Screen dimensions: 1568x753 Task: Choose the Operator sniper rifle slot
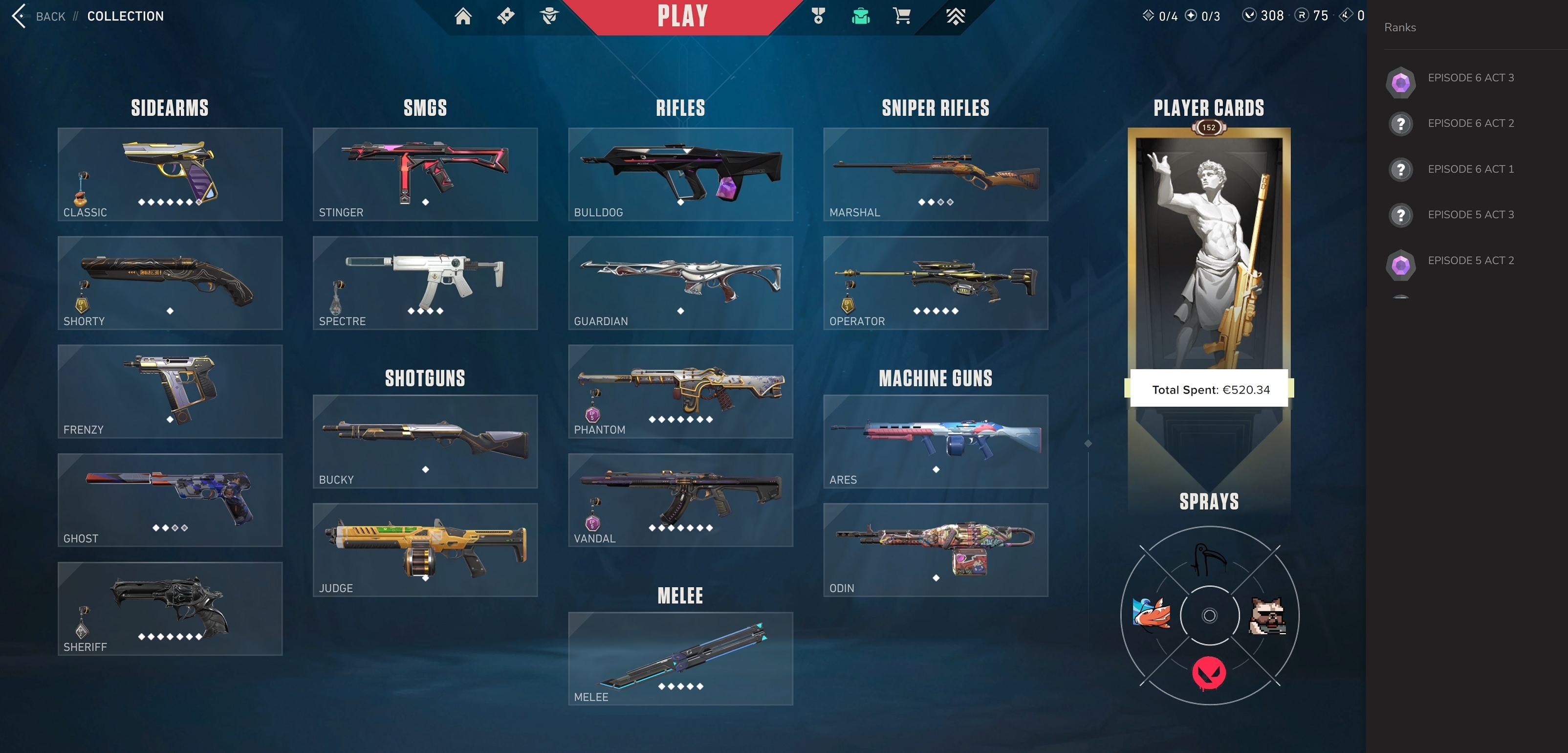(936, 283)
